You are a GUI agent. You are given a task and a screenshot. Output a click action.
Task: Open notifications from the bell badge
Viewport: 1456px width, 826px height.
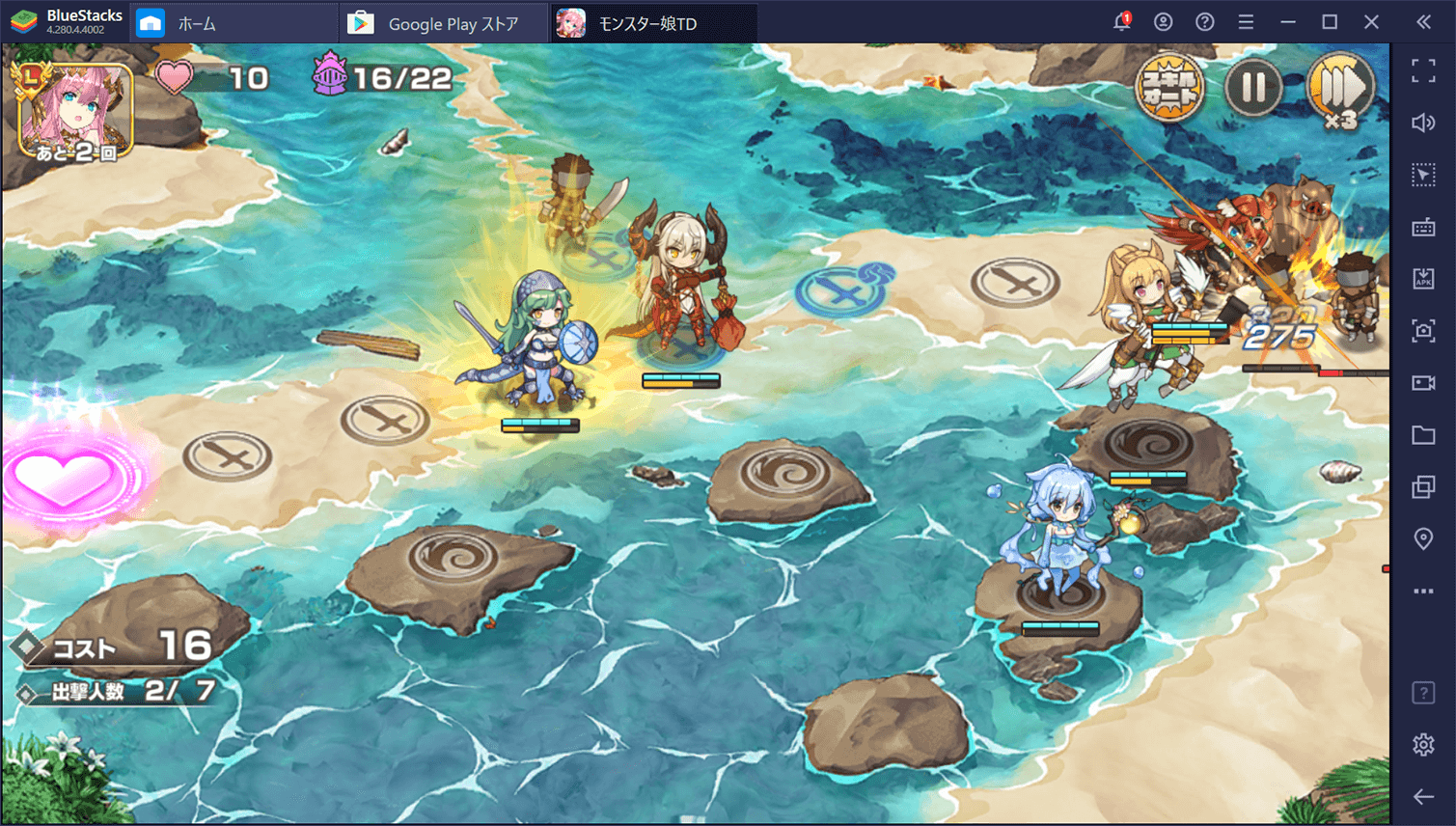1121,21
